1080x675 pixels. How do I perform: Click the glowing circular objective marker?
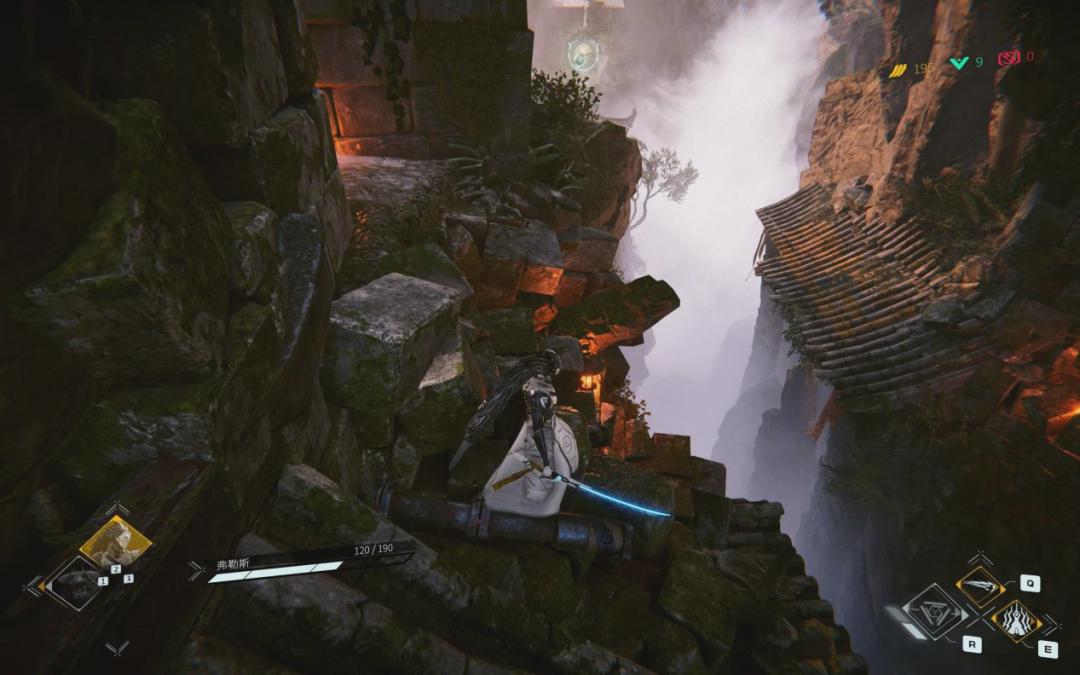tap(582, 52)
